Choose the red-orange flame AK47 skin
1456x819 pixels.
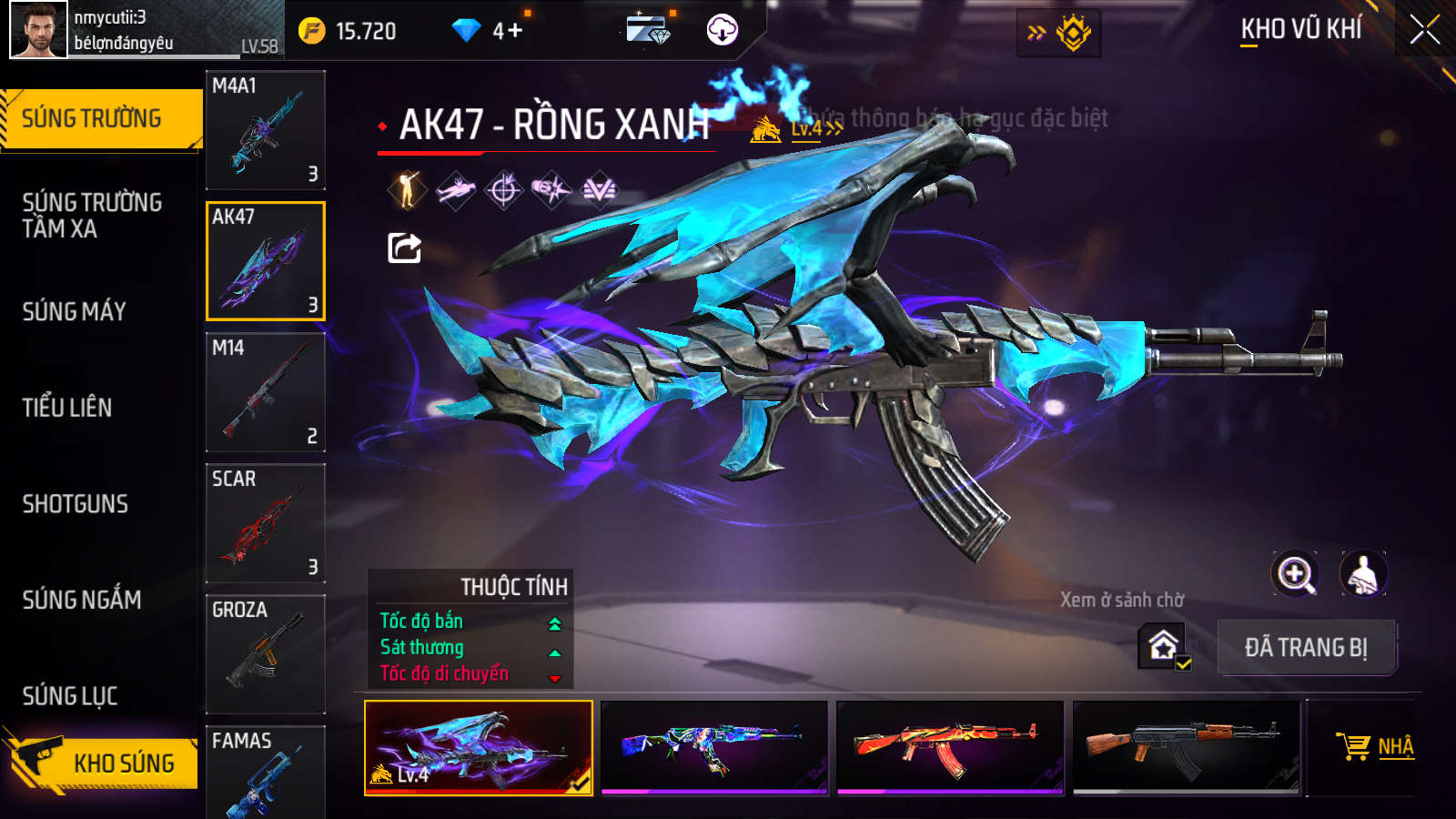[x=950, y=747]
